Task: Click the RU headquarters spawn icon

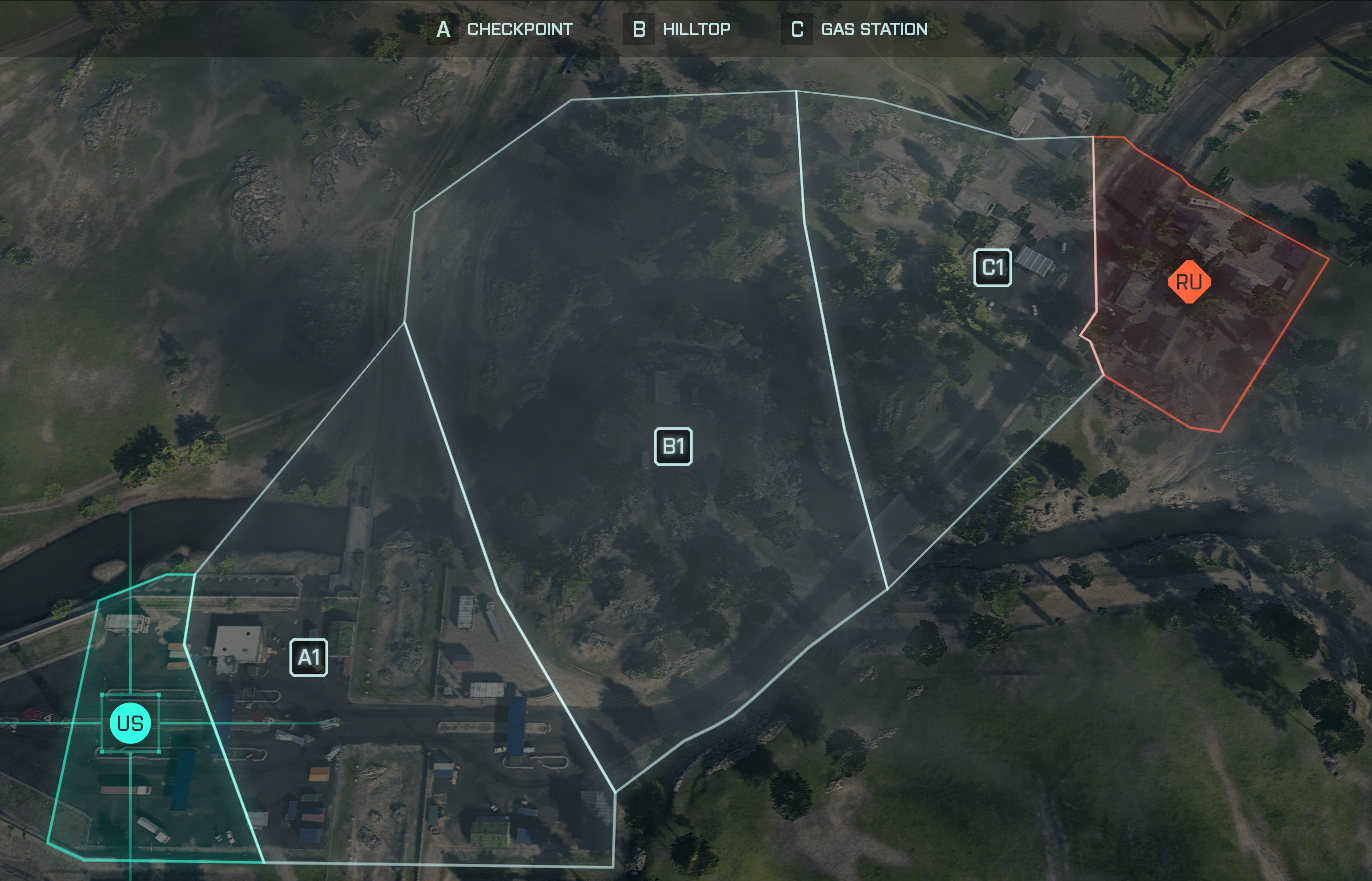Action: (x=1189, y=282)
